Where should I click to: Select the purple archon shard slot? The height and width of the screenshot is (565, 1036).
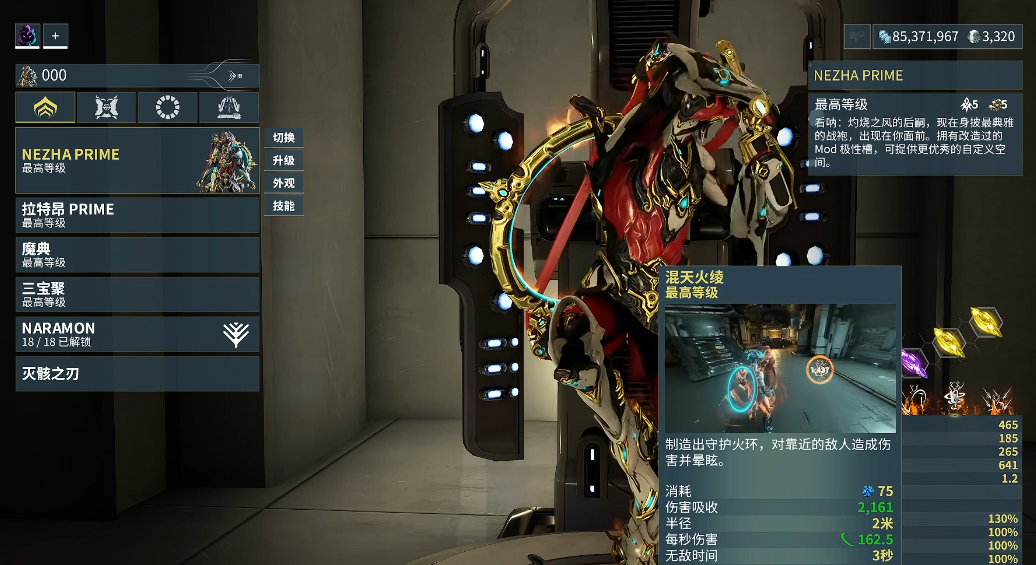[x=914, y=362]
